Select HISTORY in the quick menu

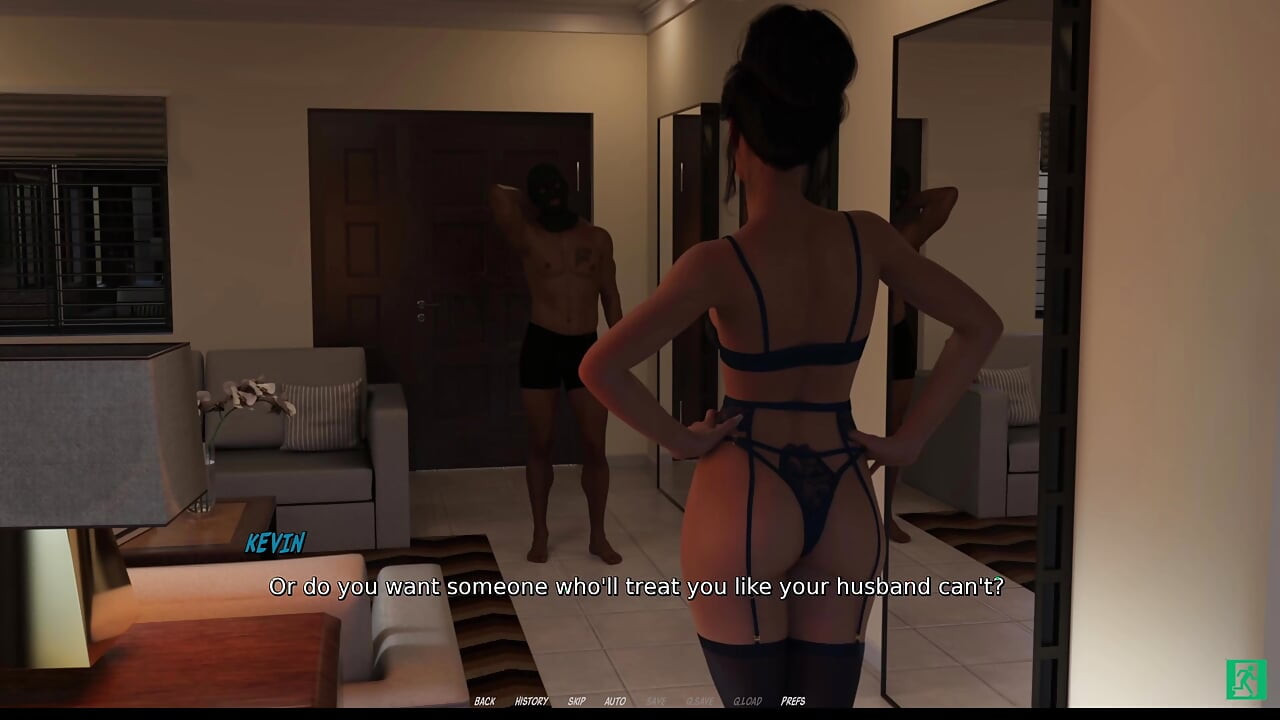pos(531,701)
